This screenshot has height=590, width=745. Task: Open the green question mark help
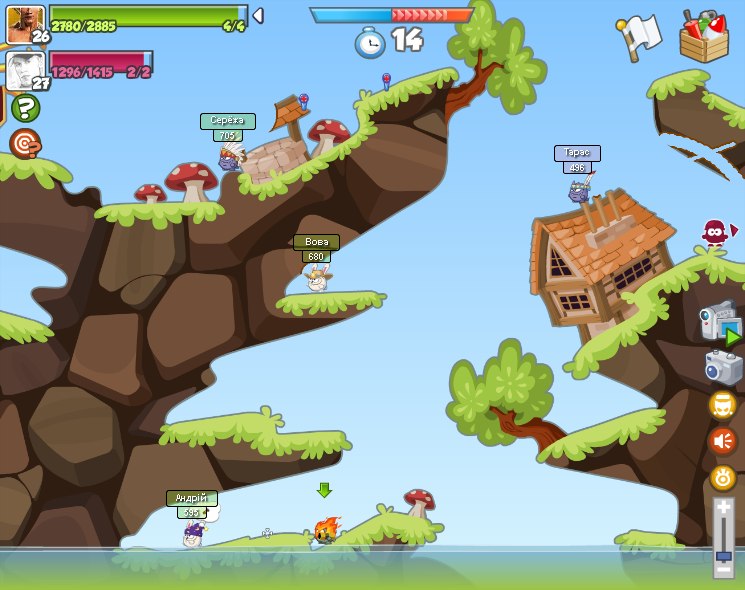coord(25,108)
